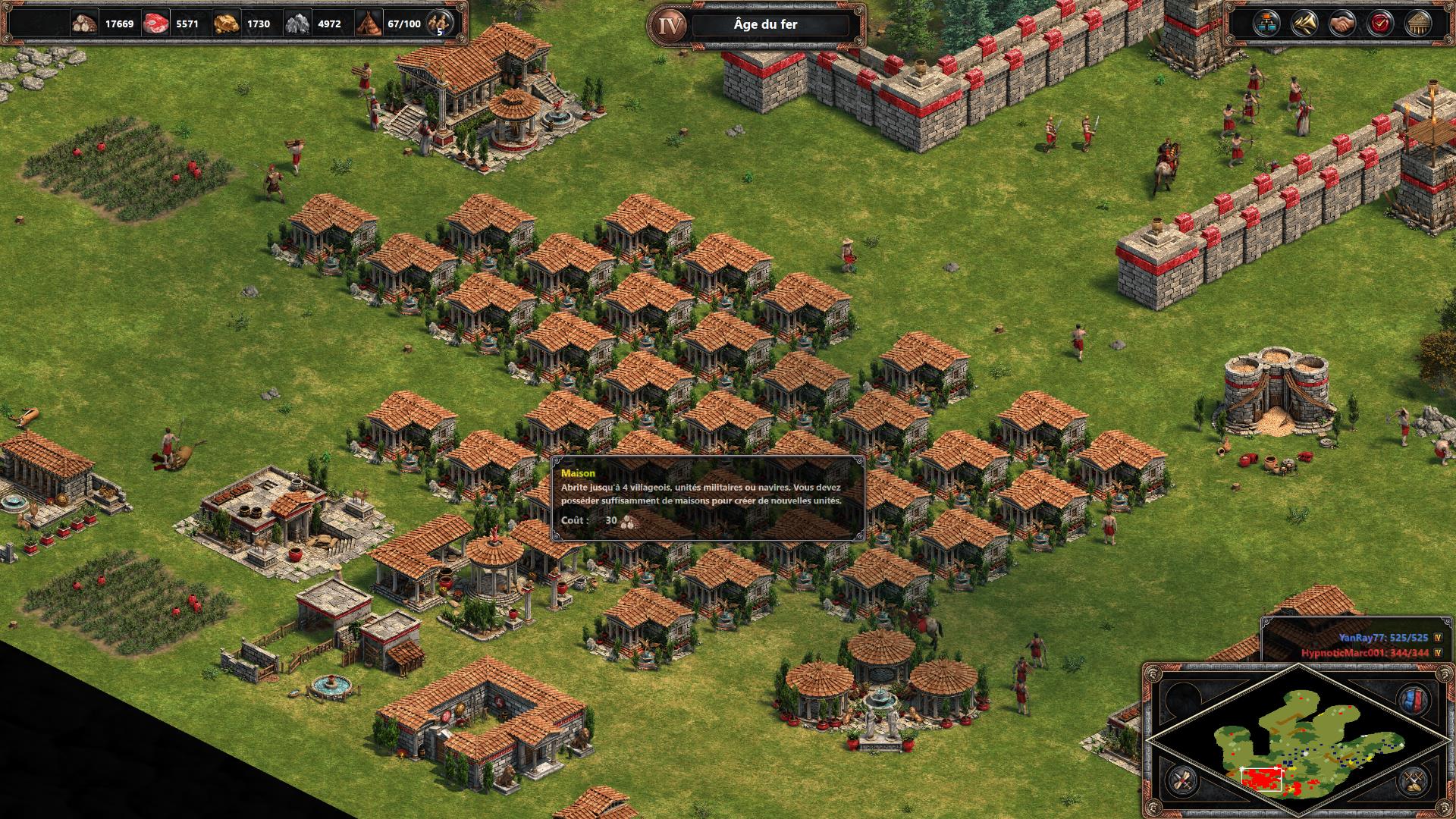Open chat via the golden horn icon
The width and height of the screenshot is (1456, 819).
tap(1303, 24)
